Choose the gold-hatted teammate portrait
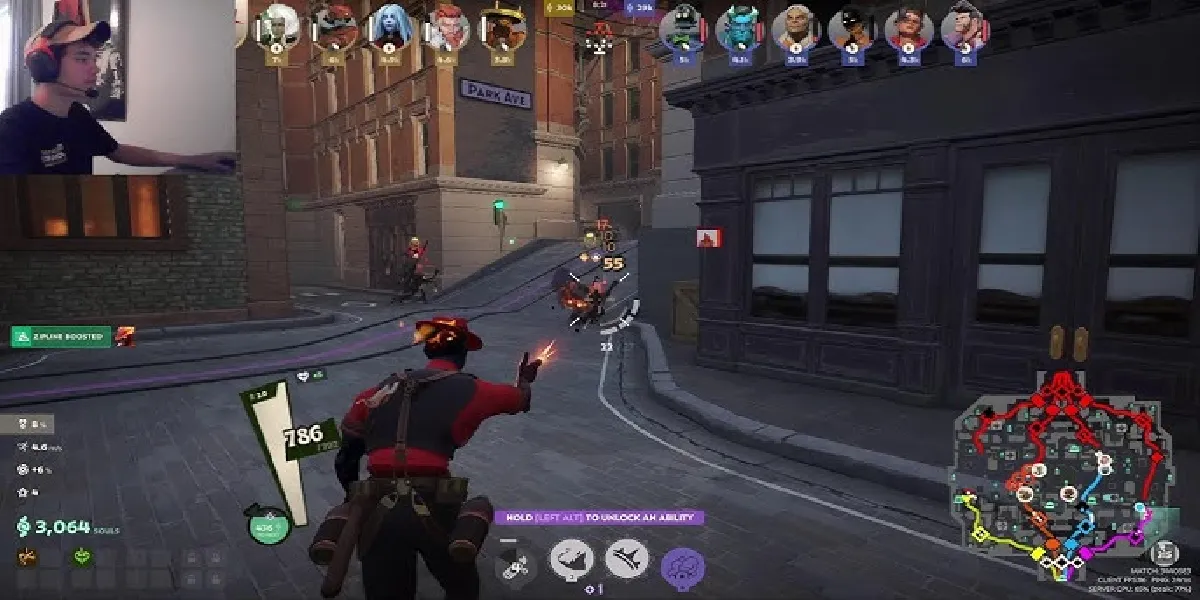The image size is (1200, 600). 503,27
